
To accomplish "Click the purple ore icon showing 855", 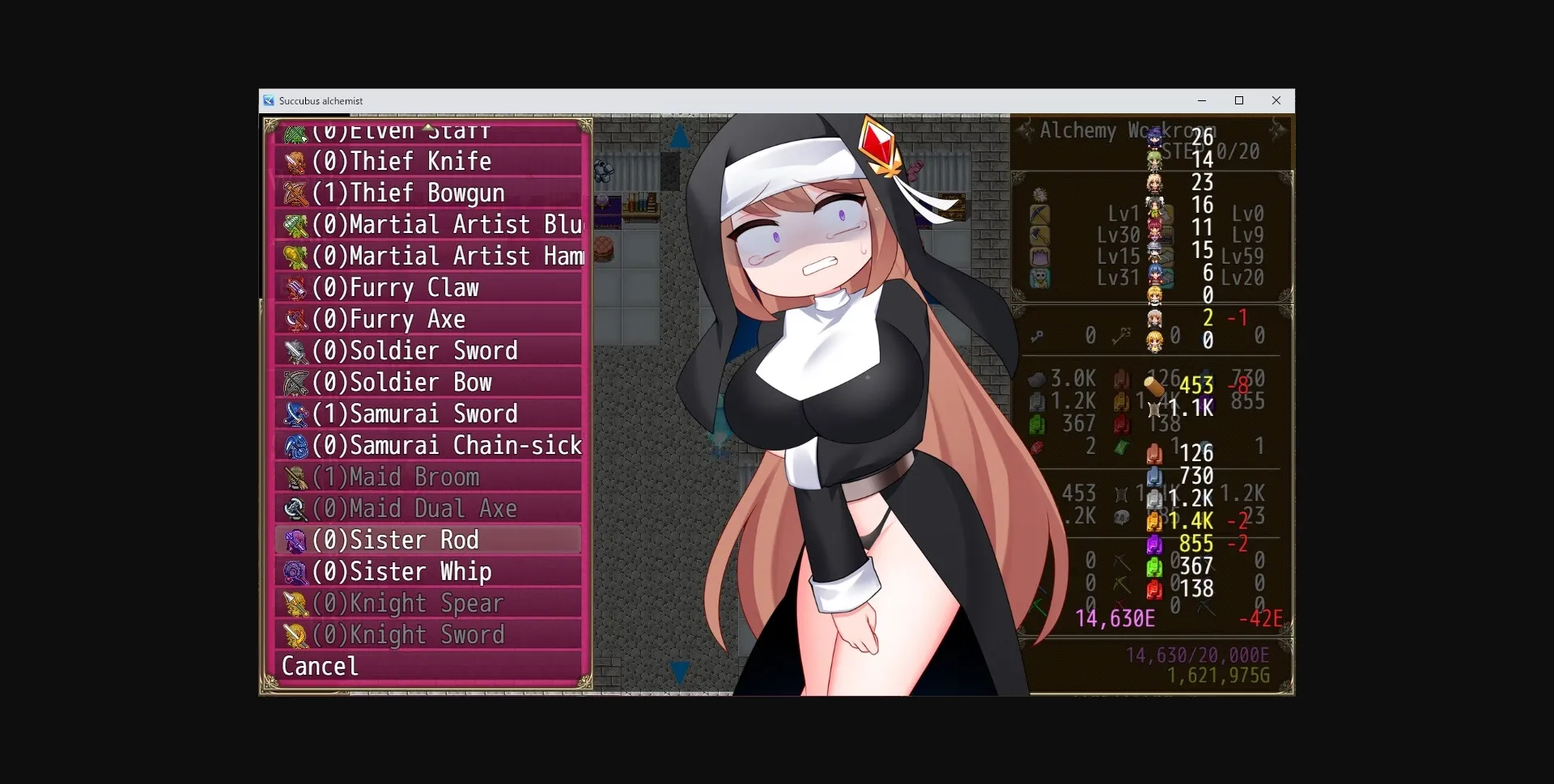I will (x=1155, y=544).
